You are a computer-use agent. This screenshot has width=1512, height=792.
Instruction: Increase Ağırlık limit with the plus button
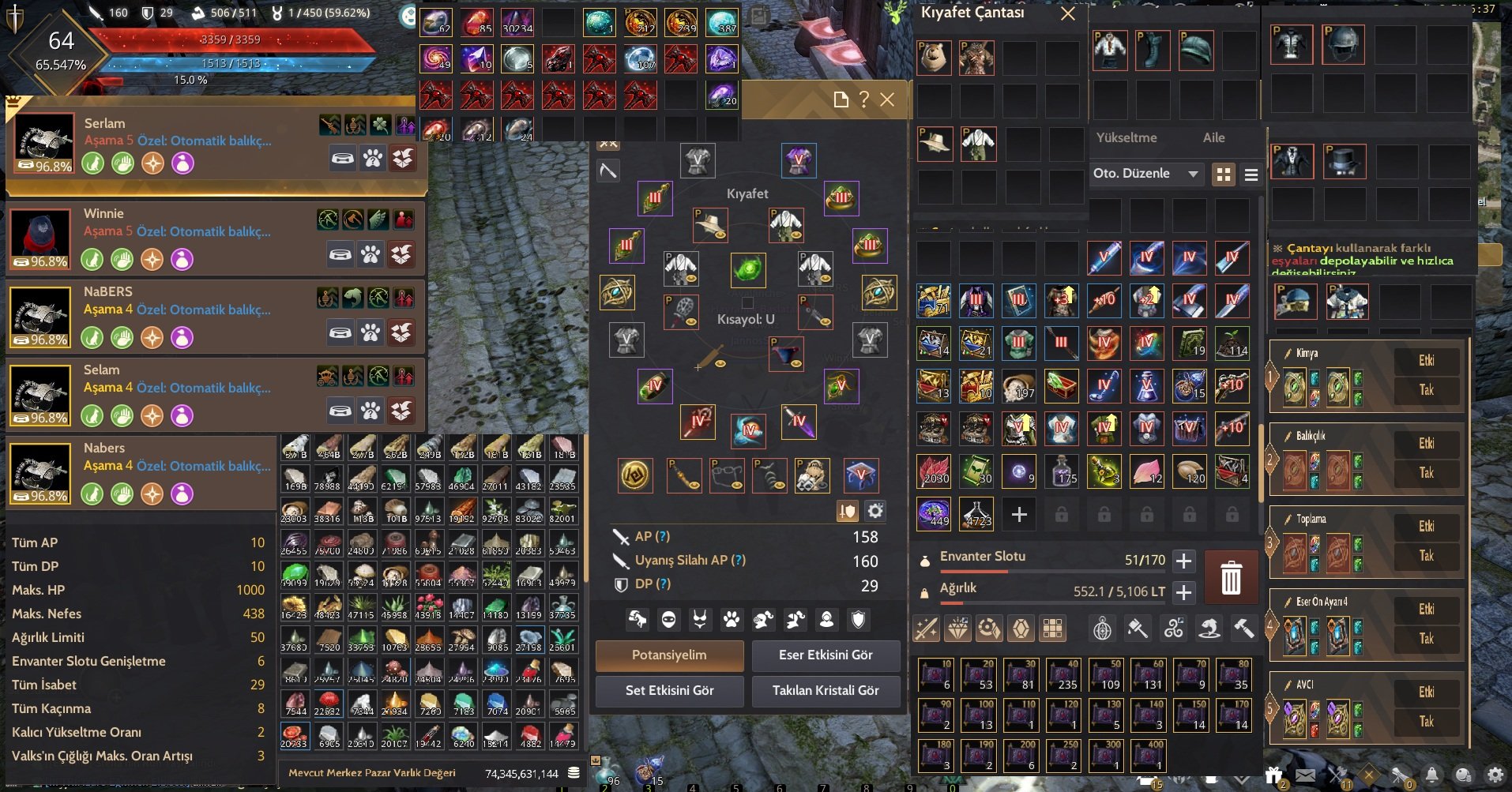tap(1183, 592)
